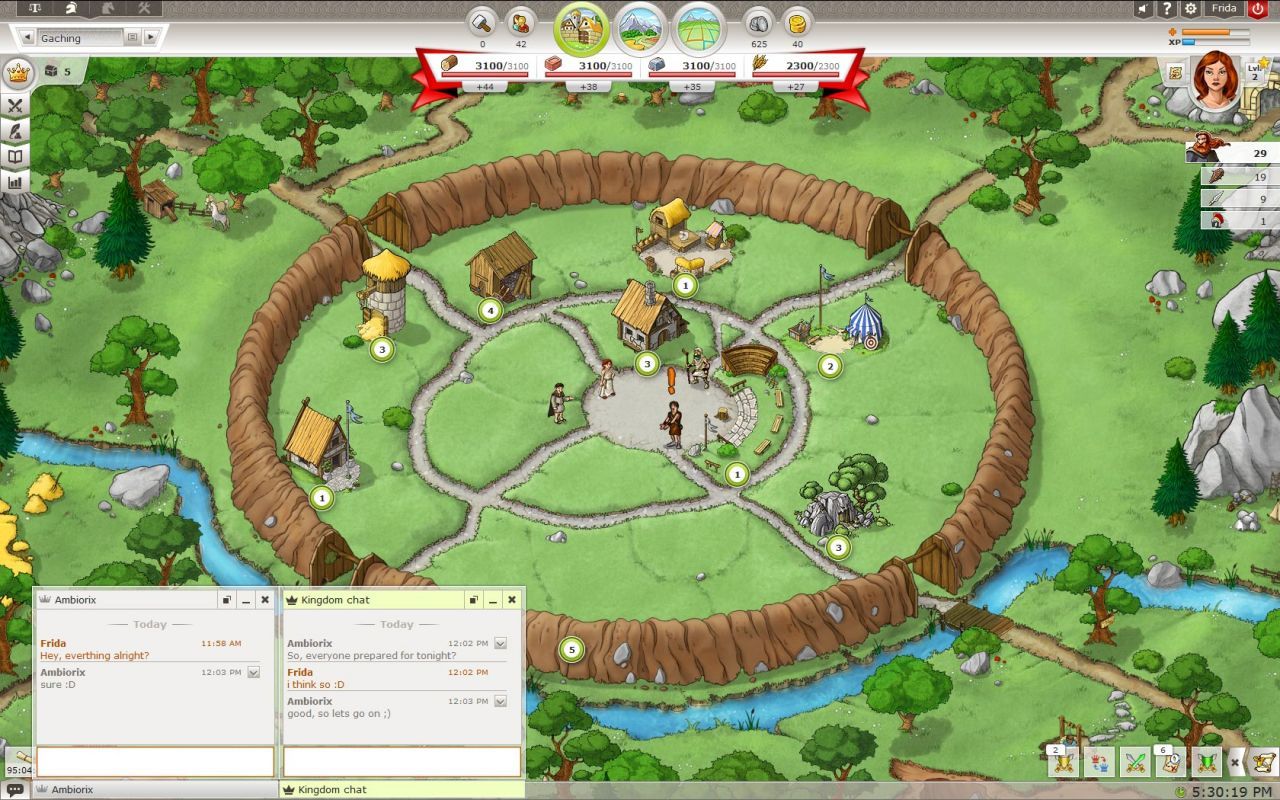
Task: Mute game sound with the speaker toggle
Action: (x=1142, y=9)
